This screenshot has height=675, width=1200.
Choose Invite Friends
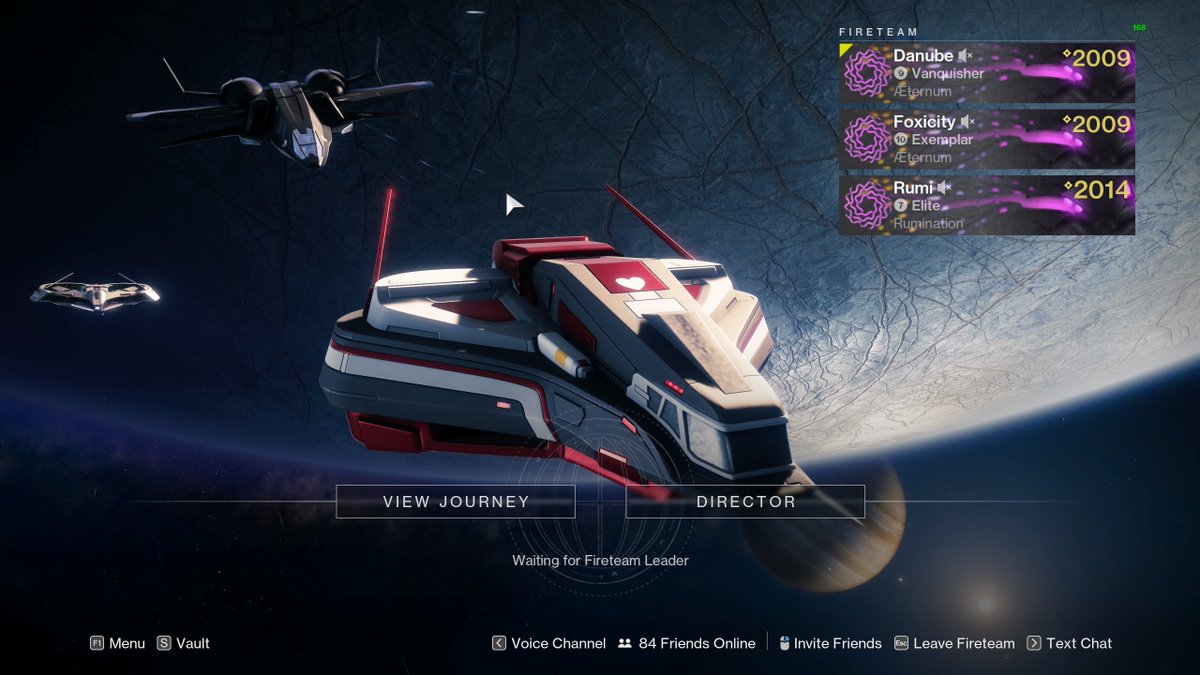point(829,644)
